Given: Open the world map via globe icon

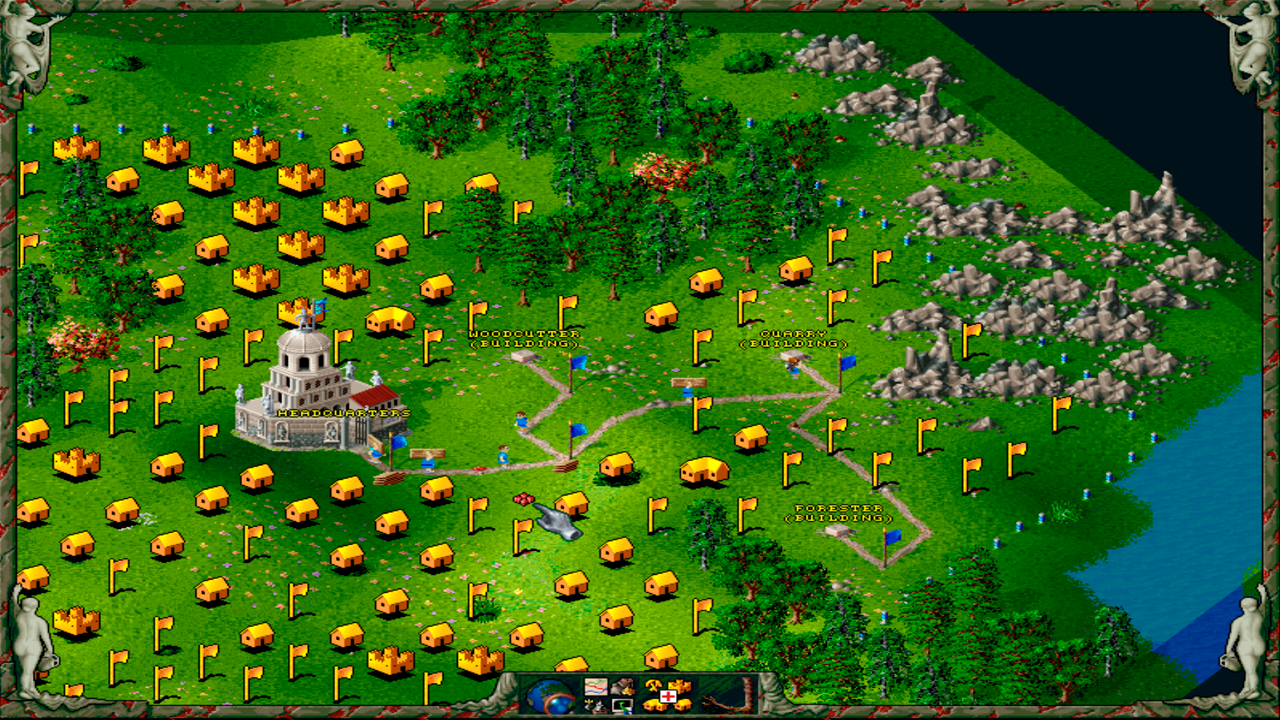Looking at the screenshot, I should tap(548, 696).
